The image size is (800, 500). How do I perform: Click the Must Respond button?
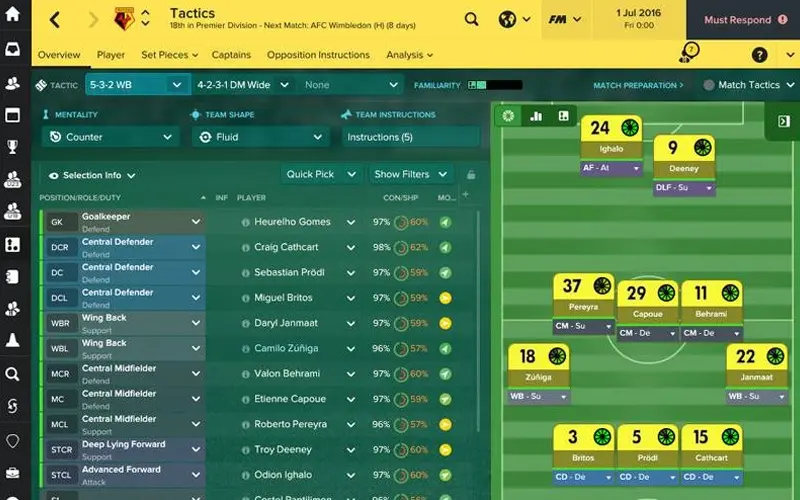(743, 20)
